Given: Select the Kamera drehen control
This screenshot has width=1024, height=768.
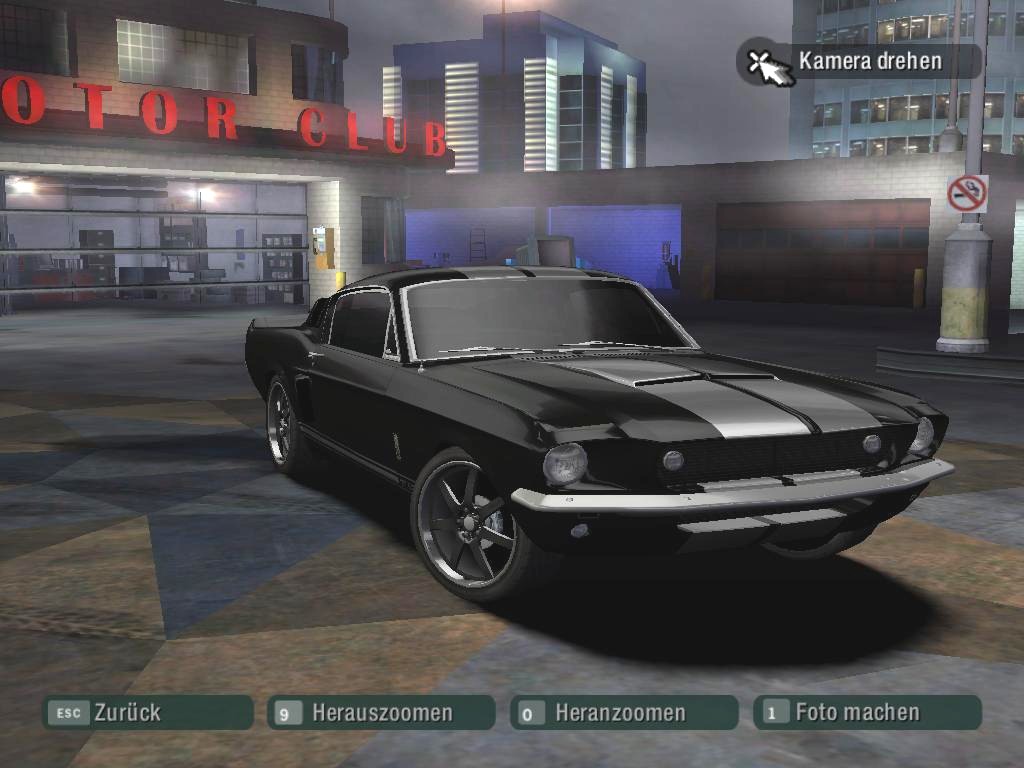Looking at the screenshot, I should pyautogui.click(x=858, y=61).
